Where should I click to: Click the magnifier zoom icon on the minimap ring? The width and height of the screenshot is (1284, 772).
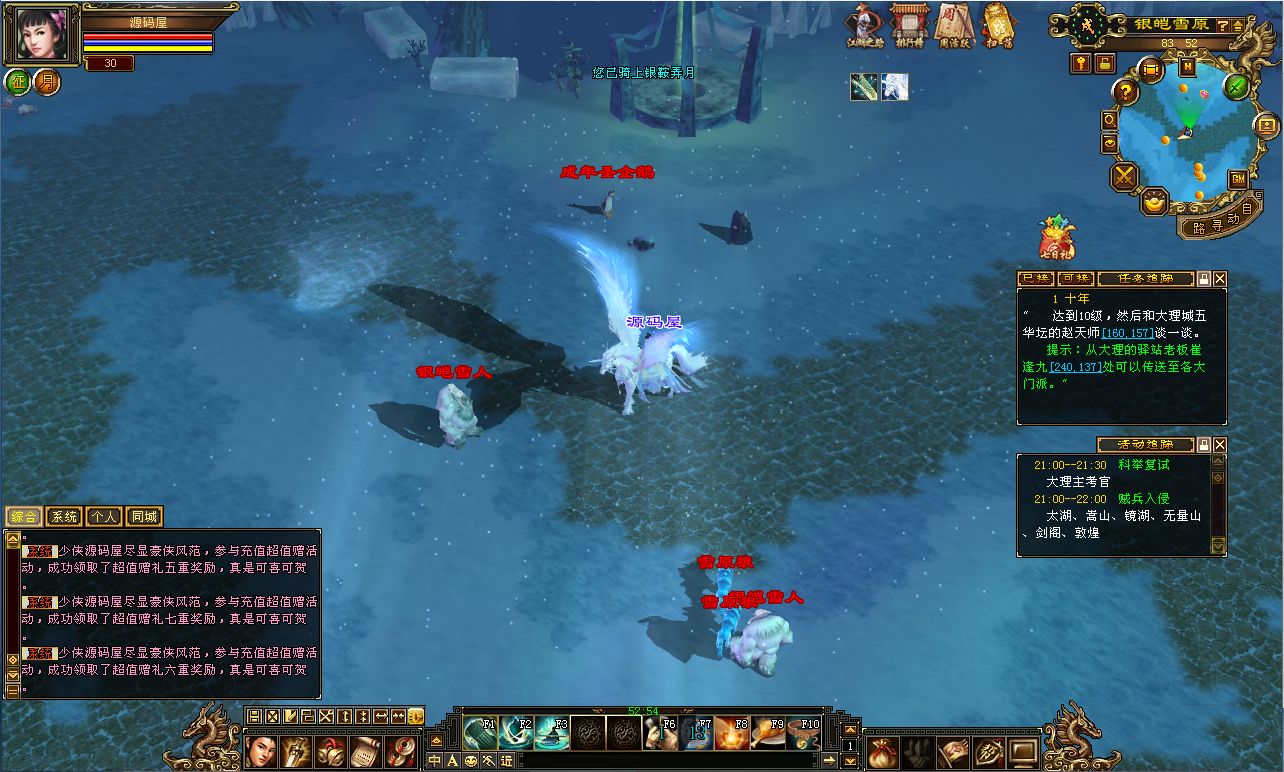1108,121
